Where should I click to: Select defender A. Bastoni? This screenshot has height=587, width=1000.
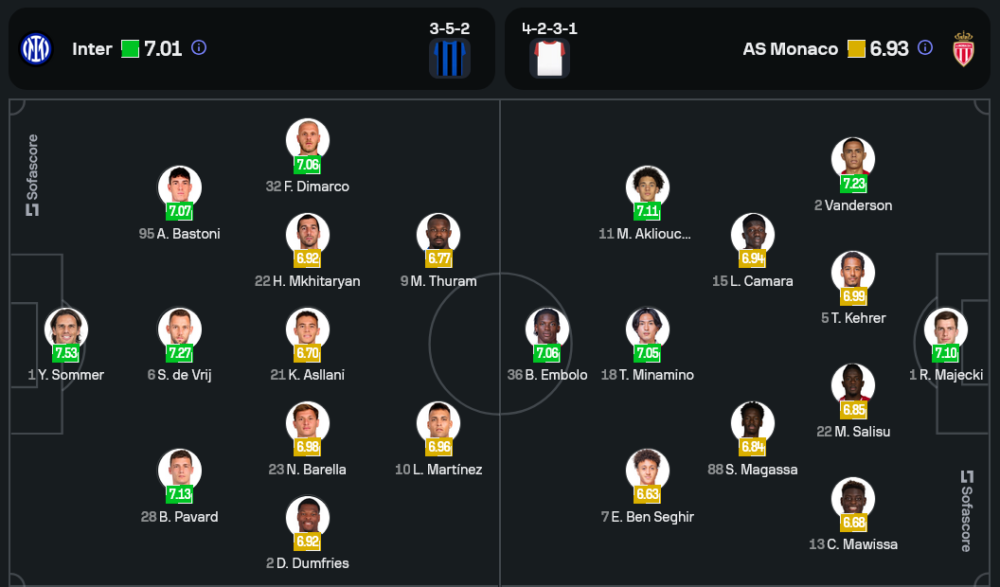point(180,189)
